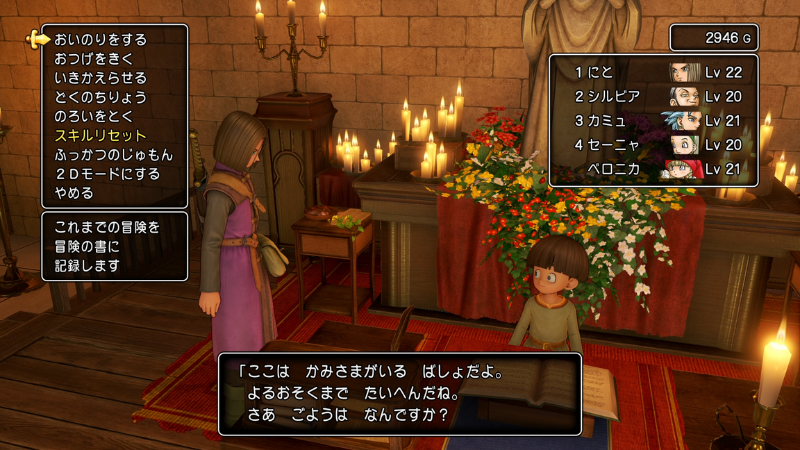The width and height of the screenshot is (800, 450).
Task: Choose どくのちりょう option
Action: (x=100, y=97)
